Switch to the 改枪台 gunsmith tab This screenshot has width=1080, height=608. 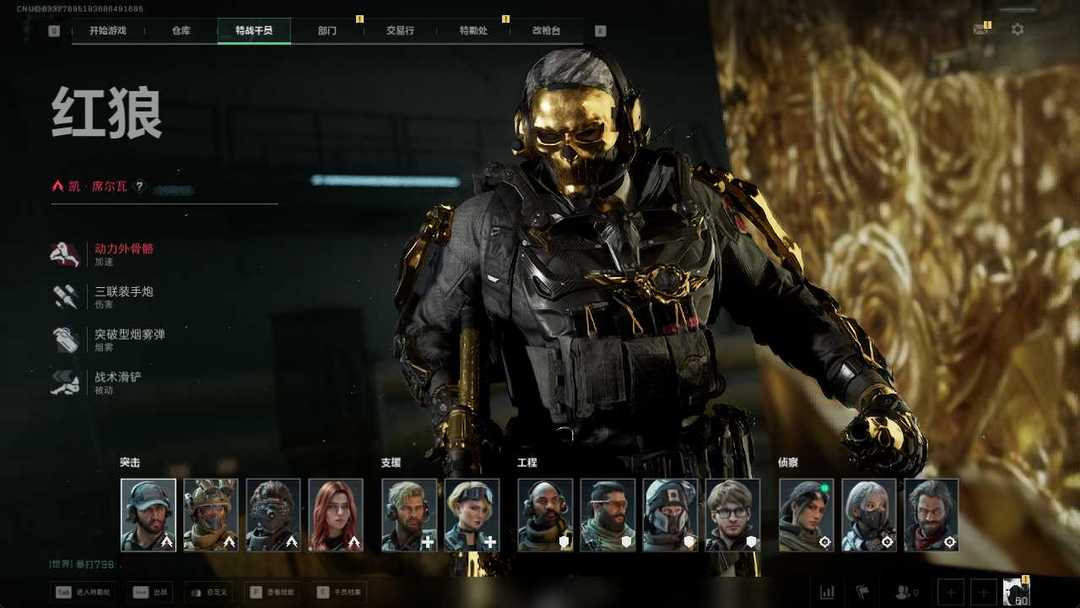click(547, 31)
